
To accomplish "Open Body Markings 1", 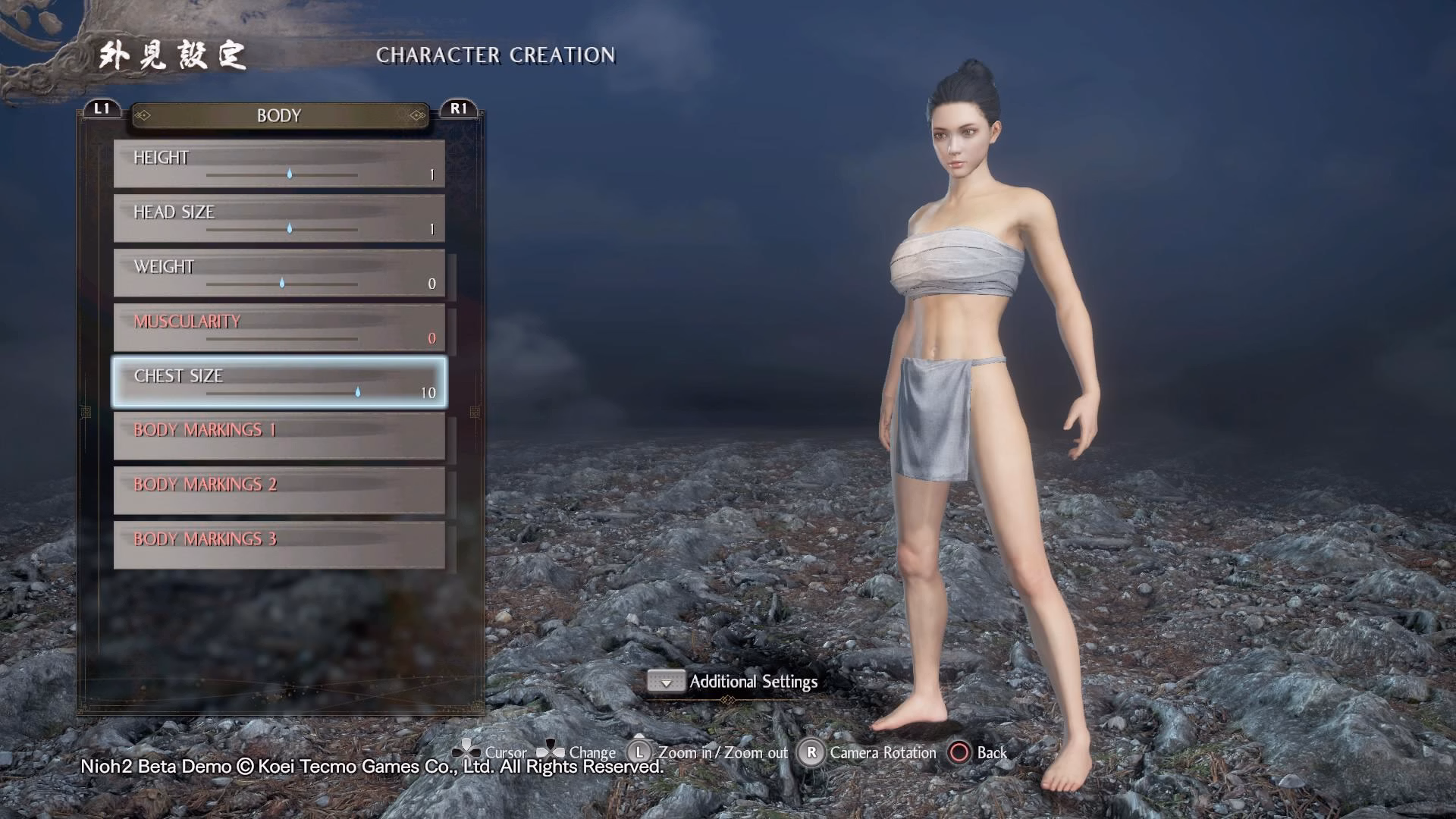I will pyautogui.click(x=279, y=436).
